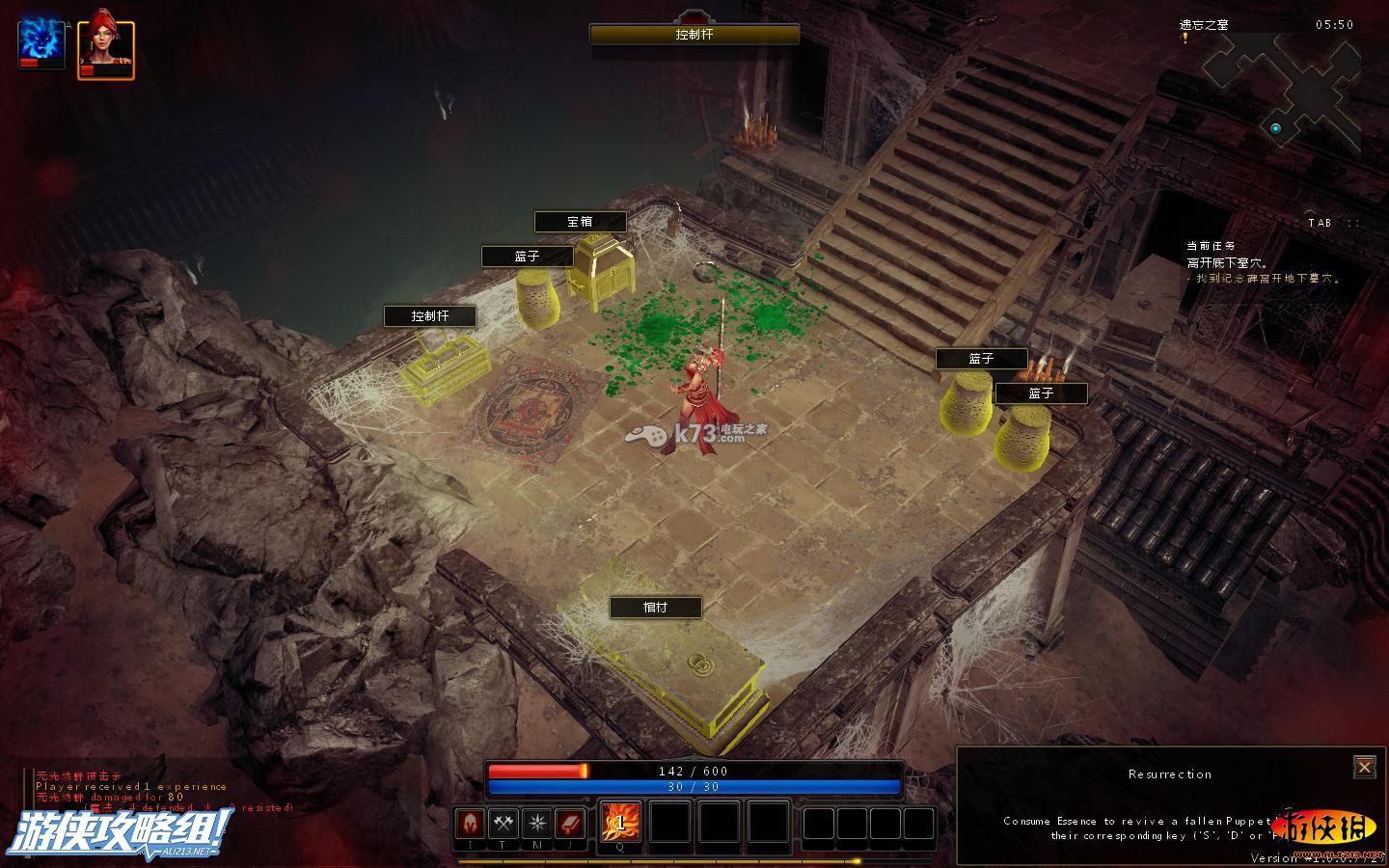This screenshot has height=868, width=1389.
Task: Click the dungeon minimap
Action: point(1283,96)
